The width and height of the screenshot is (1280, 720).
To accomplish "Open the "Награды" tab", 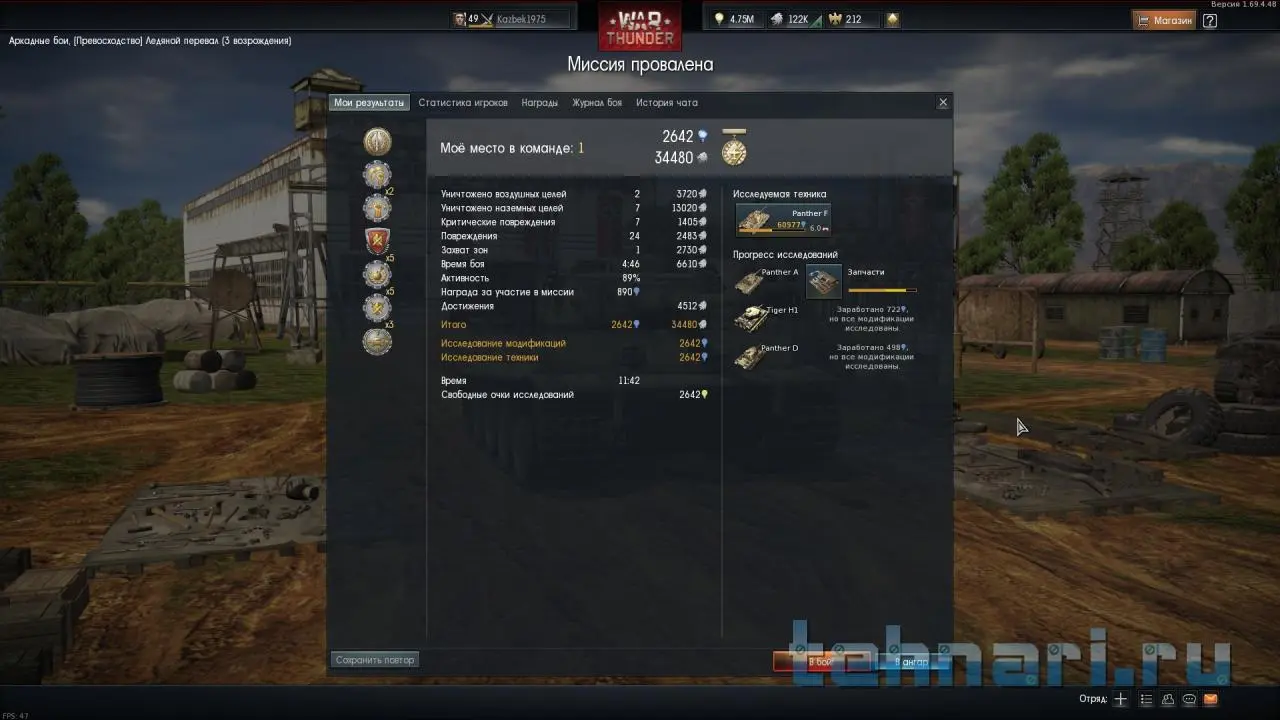I will click(540, 103).
